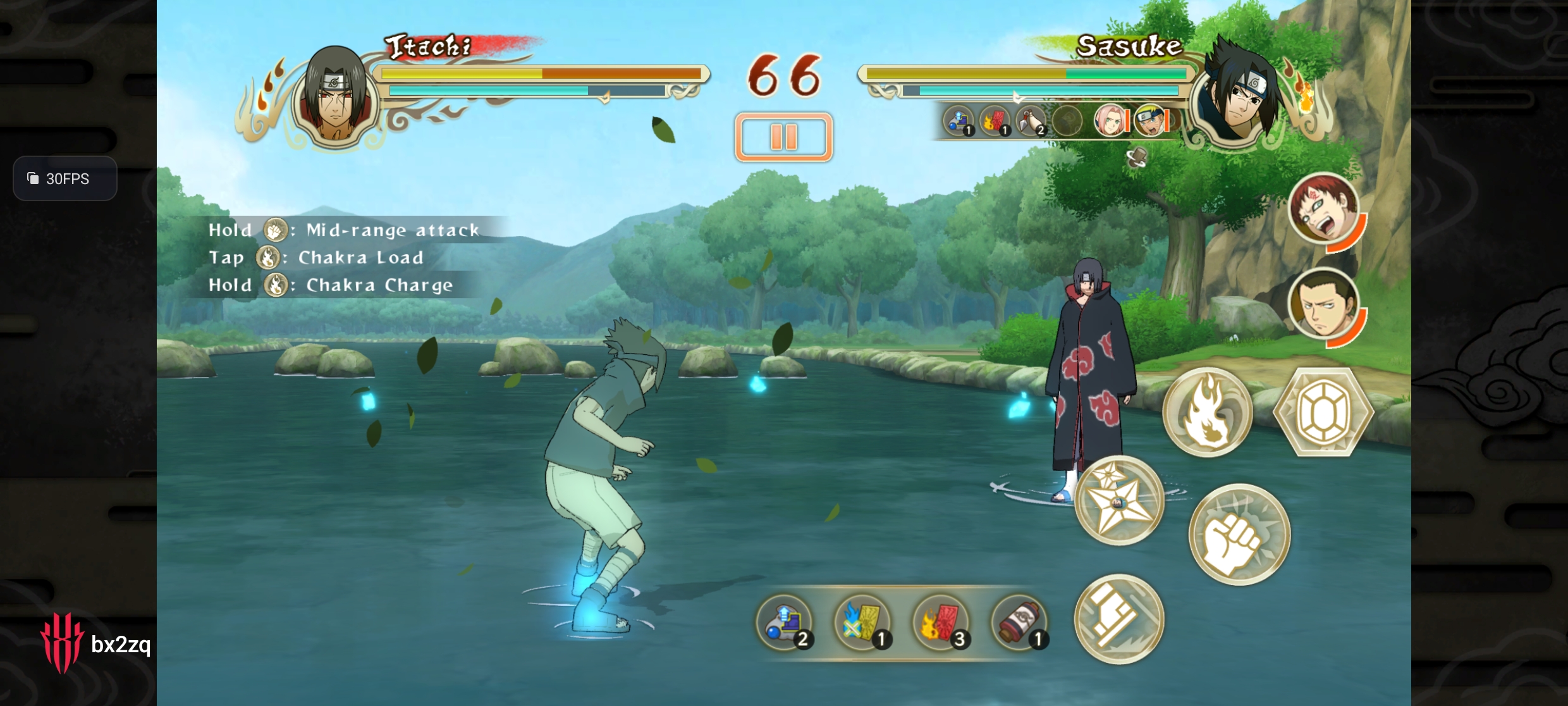
Task: Tap the jump dash arrow button
Action: coord(1119,619)
